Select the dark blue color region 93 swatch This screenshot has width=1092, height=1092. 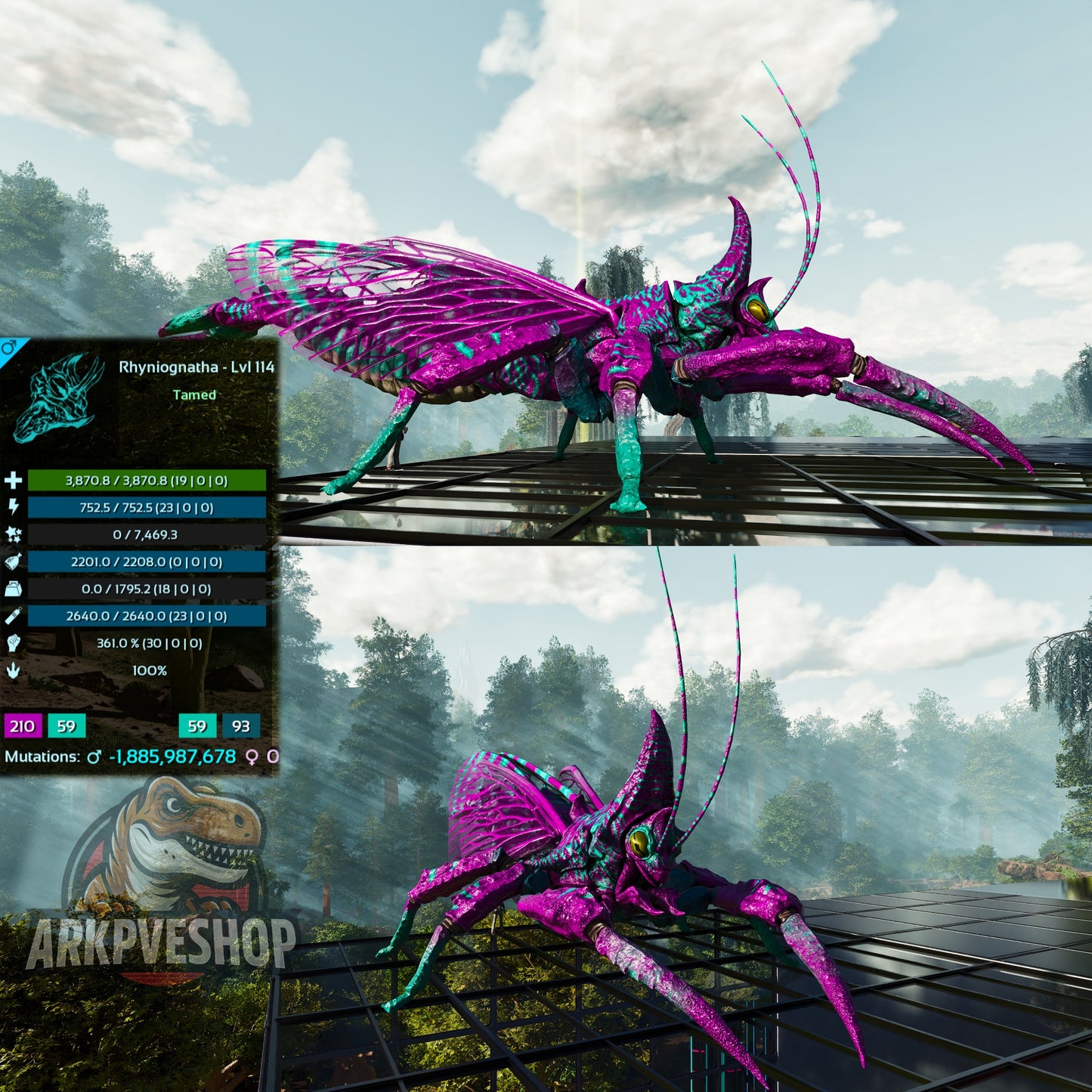tap(241, 726)
